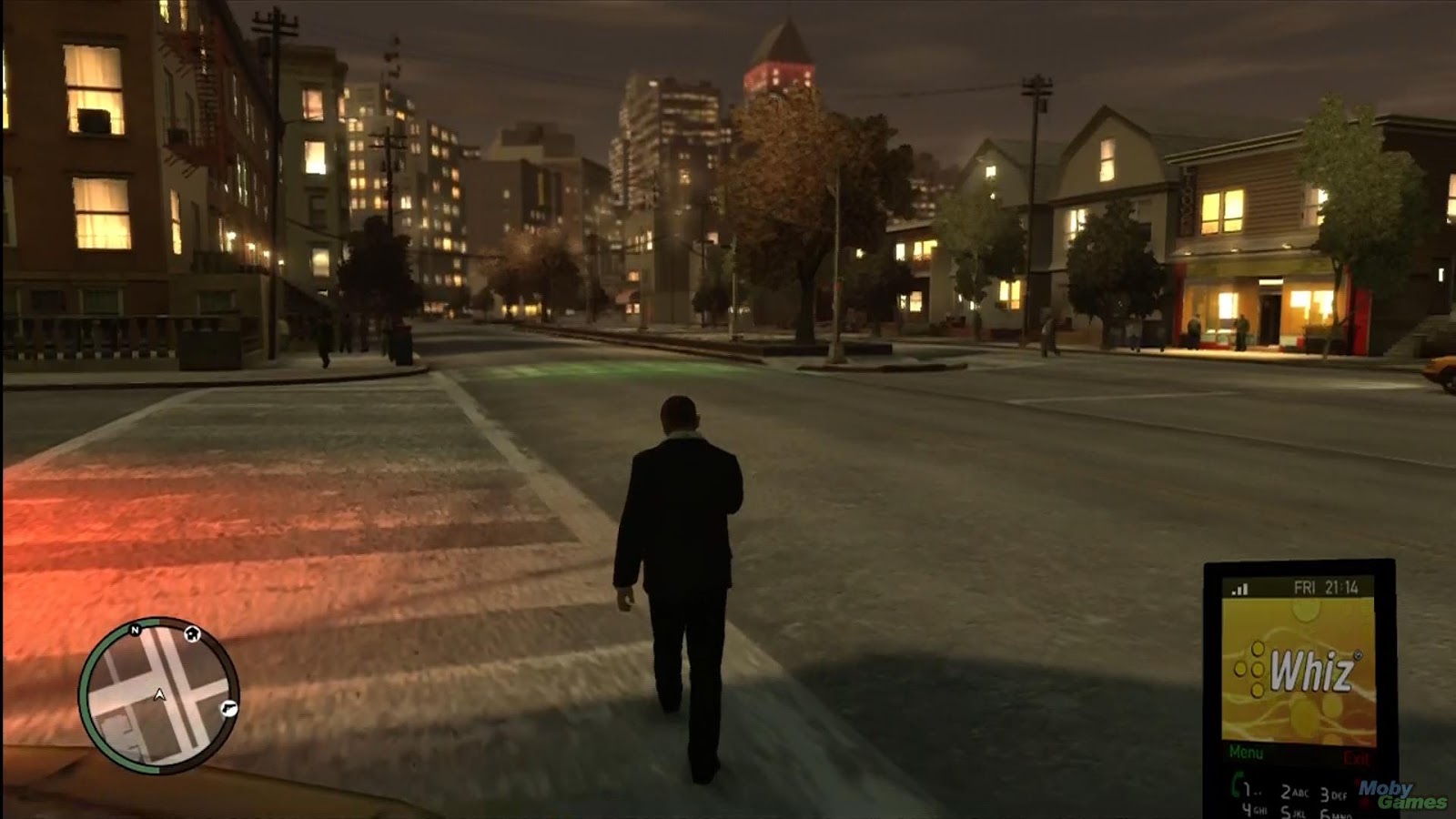Viewport: 1456px width, 819px height.
Task: Select Exit on the phone screen
Action: click(x=1356, y=757)
